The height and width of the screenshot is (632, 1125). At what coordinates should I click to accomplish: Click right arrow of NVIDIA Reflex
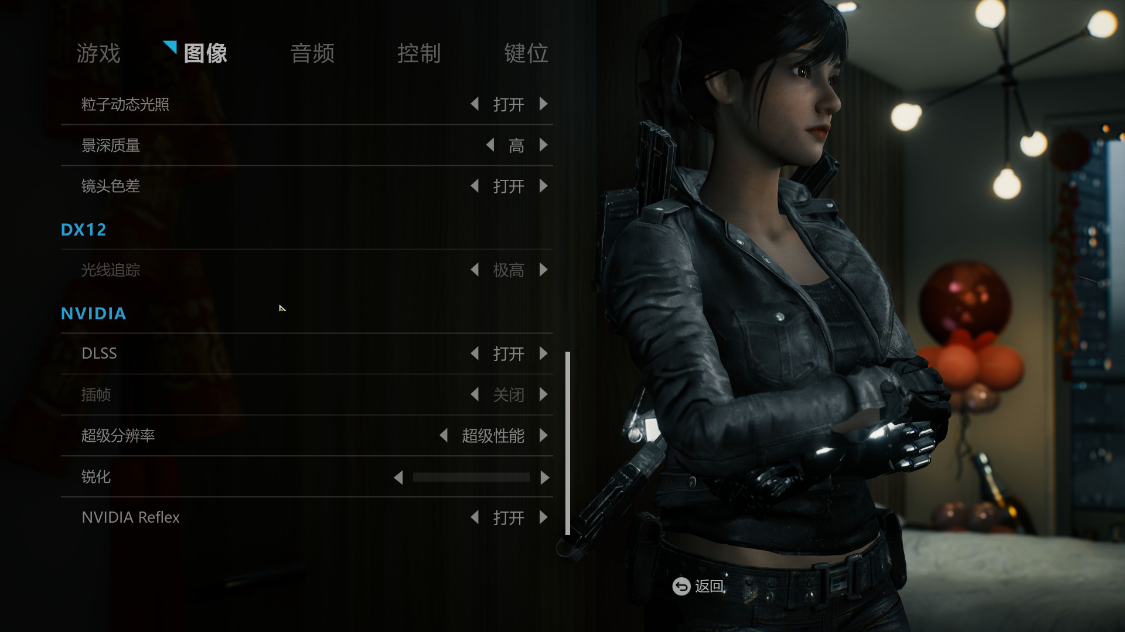click(x=543, y=518)
